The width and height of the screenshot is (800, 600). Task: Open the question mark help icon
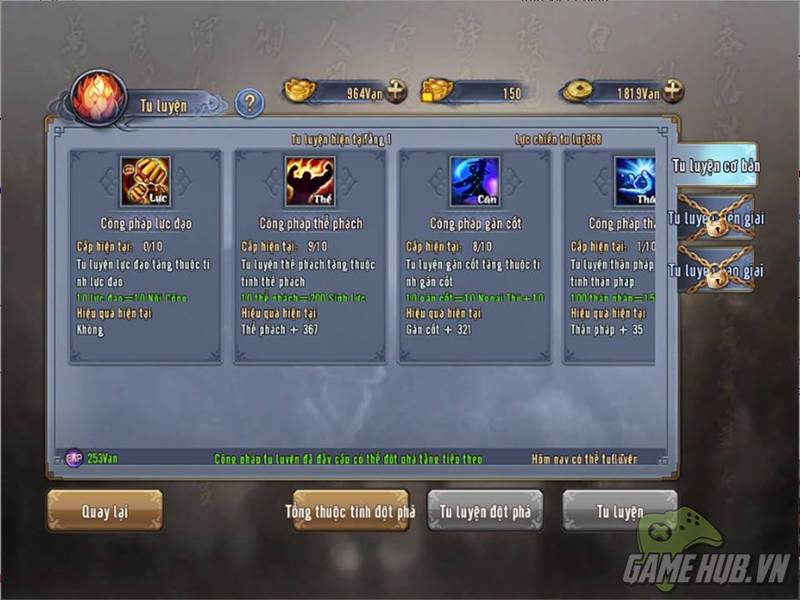coord(249,102)
